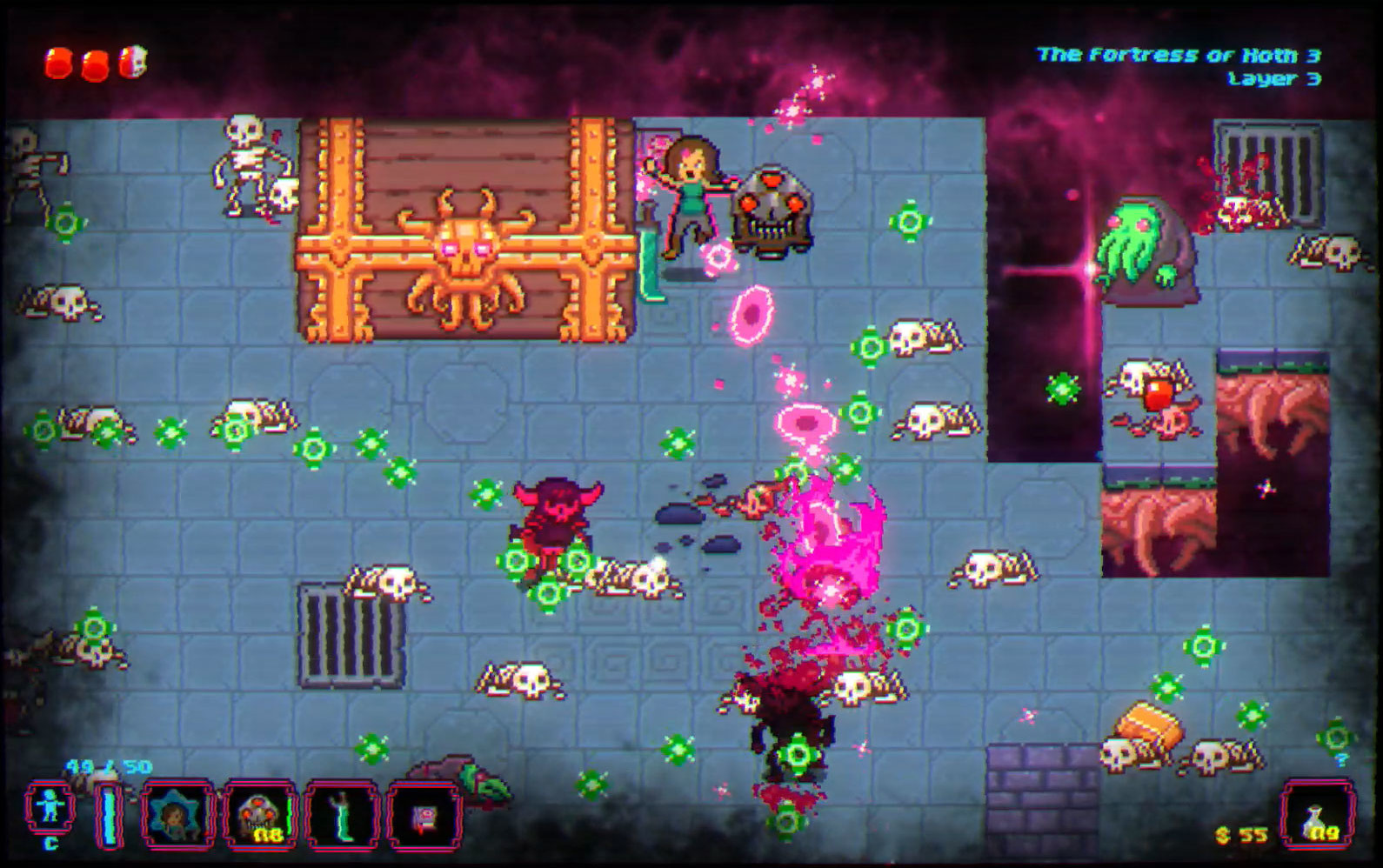Click the first red heart in the lives display
Viewport: 1383px width, 868px height.
[x=58, y=63]
